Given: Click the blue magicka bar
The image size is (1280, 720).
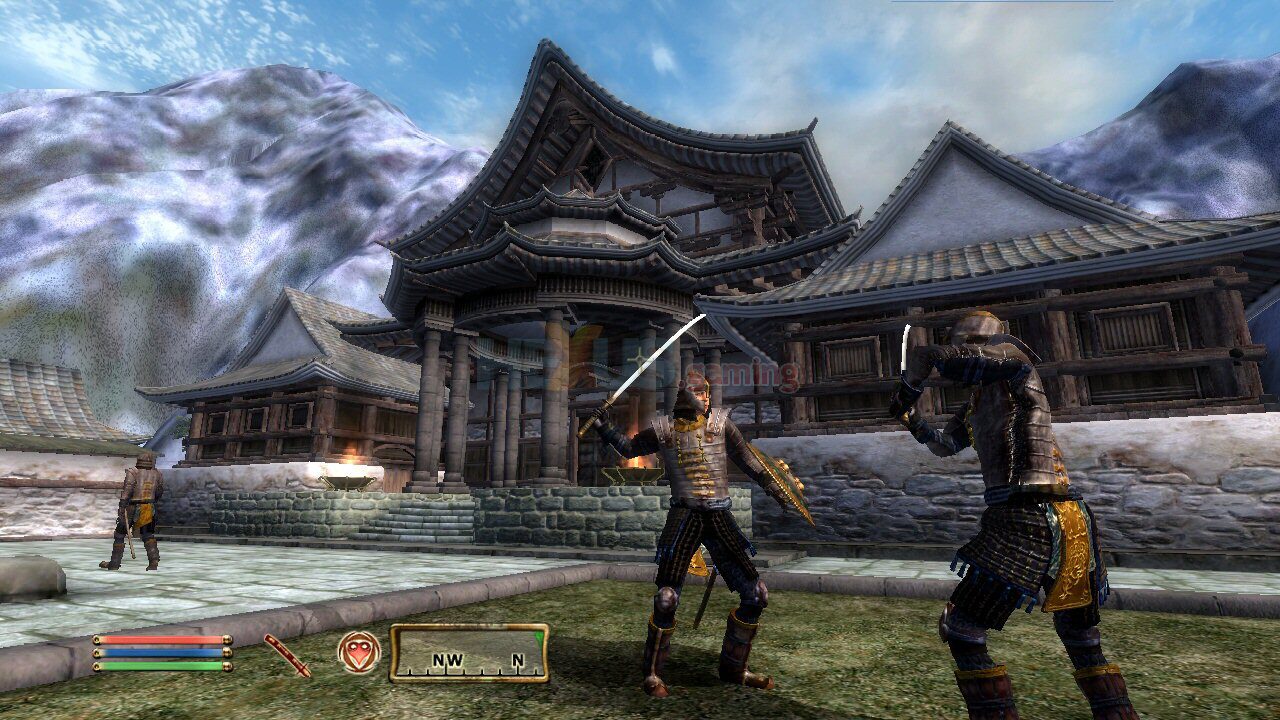Looking at the screenshot, I should 158,651.
